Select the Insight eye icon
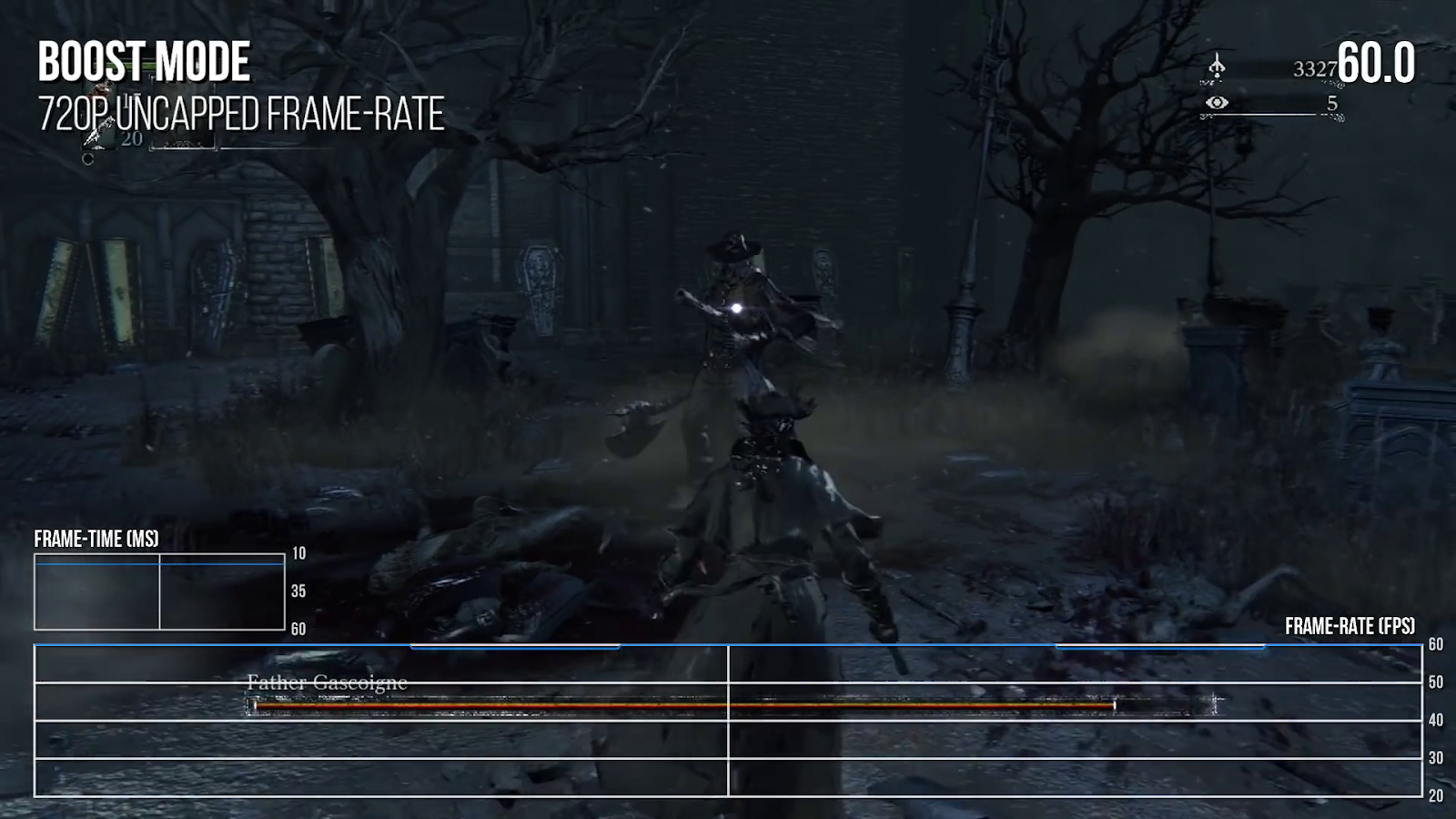The image size is (1456, 819). [x=1218, y=103]
